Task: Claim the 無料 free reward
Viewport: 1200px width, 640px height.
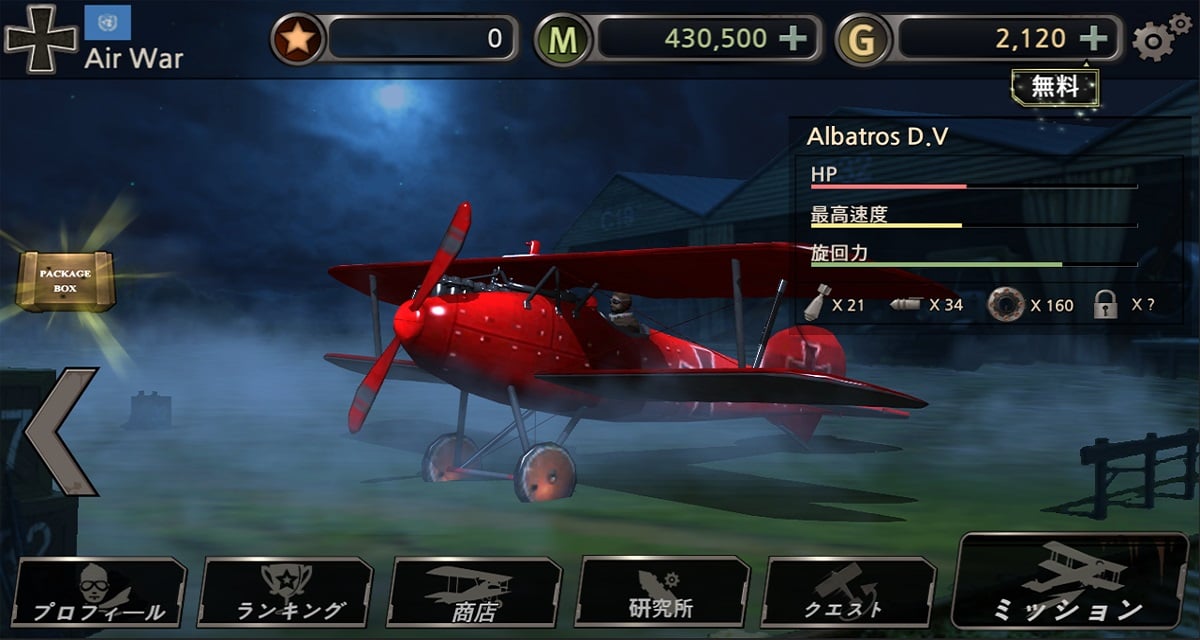Action: [x=1055, y=87]
